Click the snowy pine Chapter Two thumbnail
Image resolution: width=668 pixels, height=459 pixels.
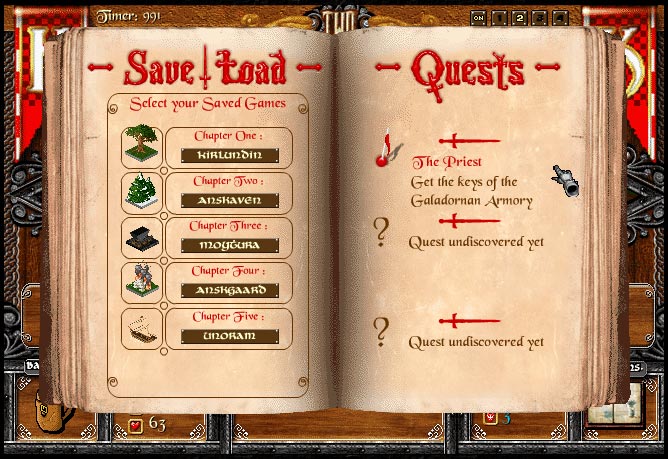pyautogui.click(x=142, y=192)
